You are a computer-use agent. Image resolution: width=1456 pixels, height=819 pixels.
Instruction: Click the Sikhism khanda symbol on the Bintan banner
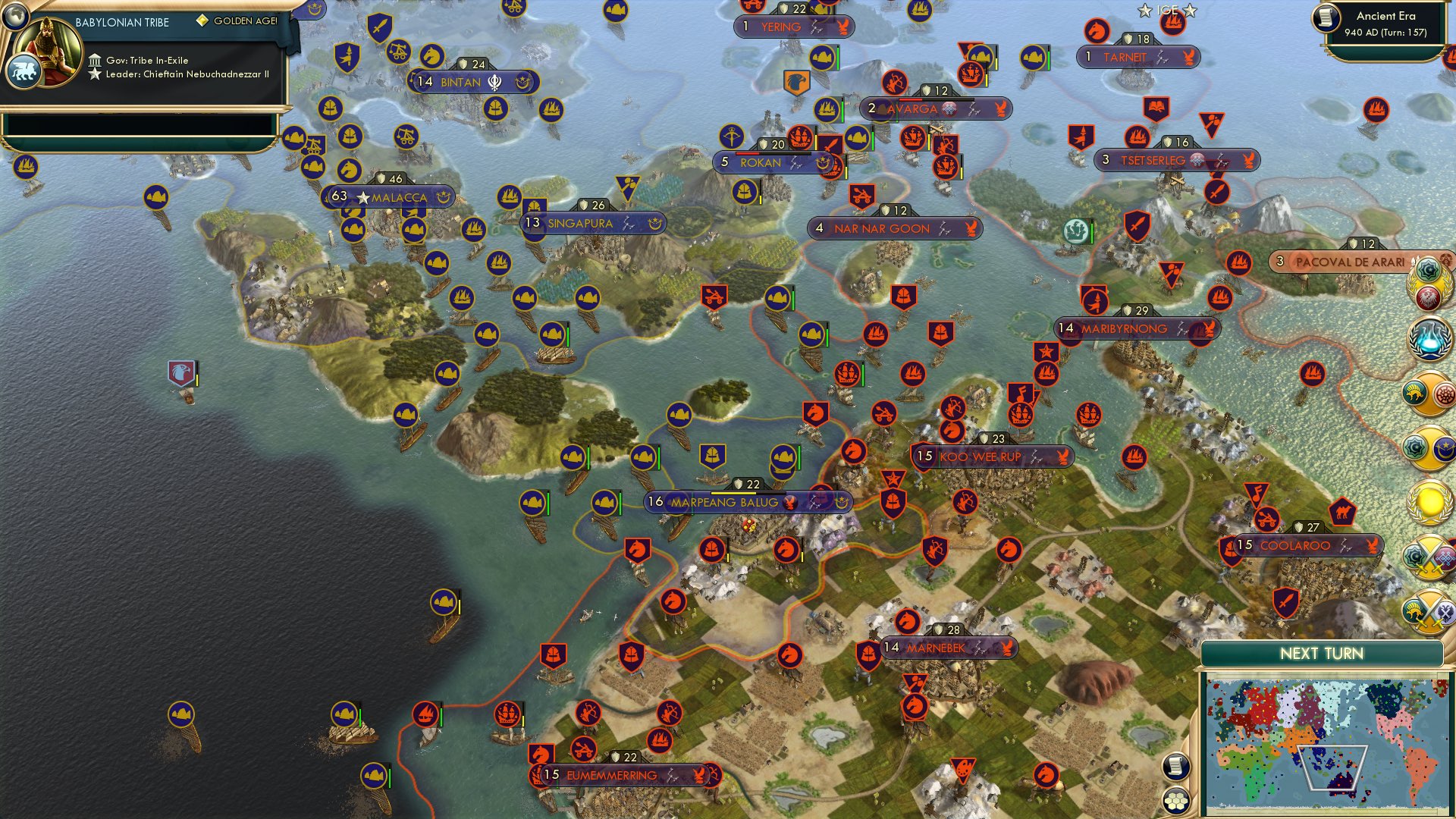pos(496,83)
